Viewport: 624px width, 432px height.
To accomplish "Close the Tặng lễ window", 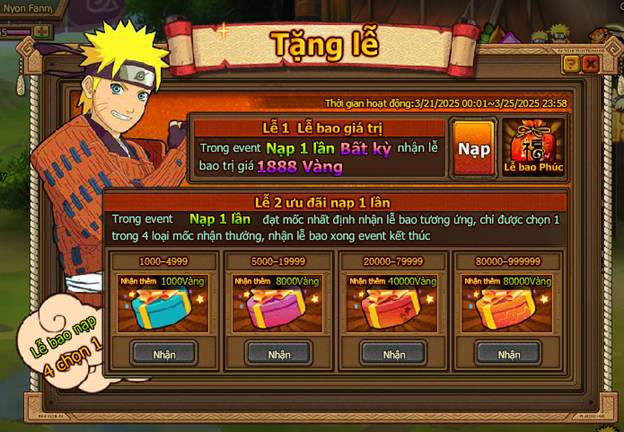I will click(x=590, y=64).
